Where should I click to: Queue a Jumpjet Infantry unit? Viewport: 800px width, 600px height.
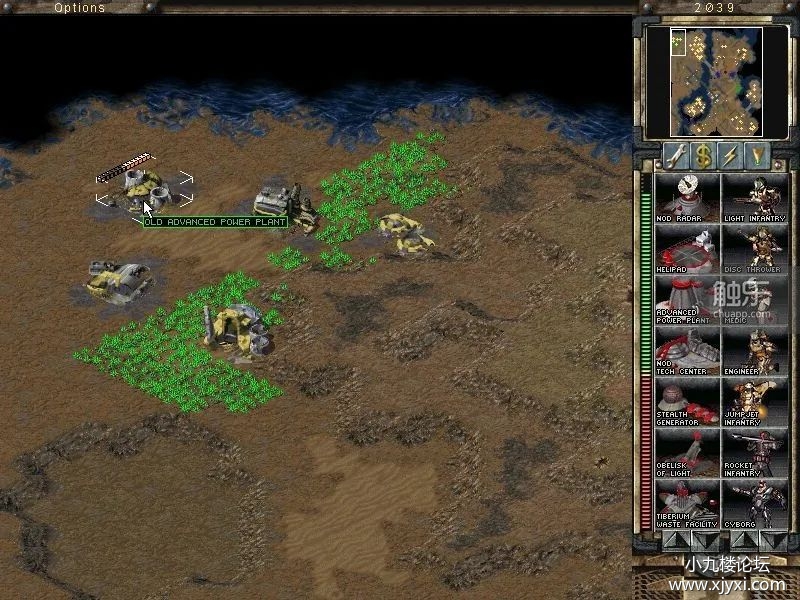point(754,401)
